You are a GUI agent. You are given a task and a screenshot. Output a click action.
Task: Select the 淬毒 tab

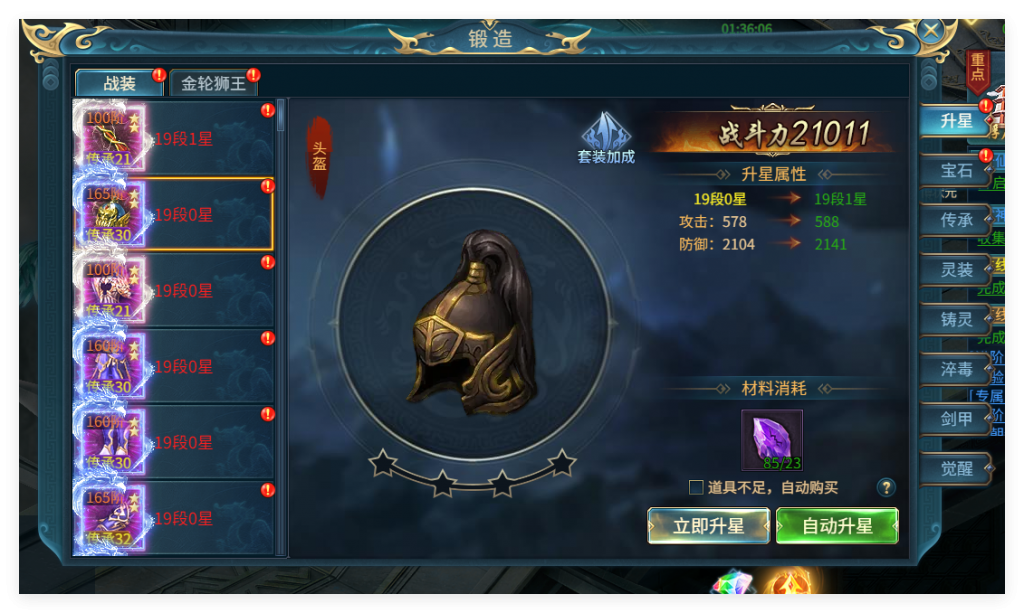pos(956,369)
